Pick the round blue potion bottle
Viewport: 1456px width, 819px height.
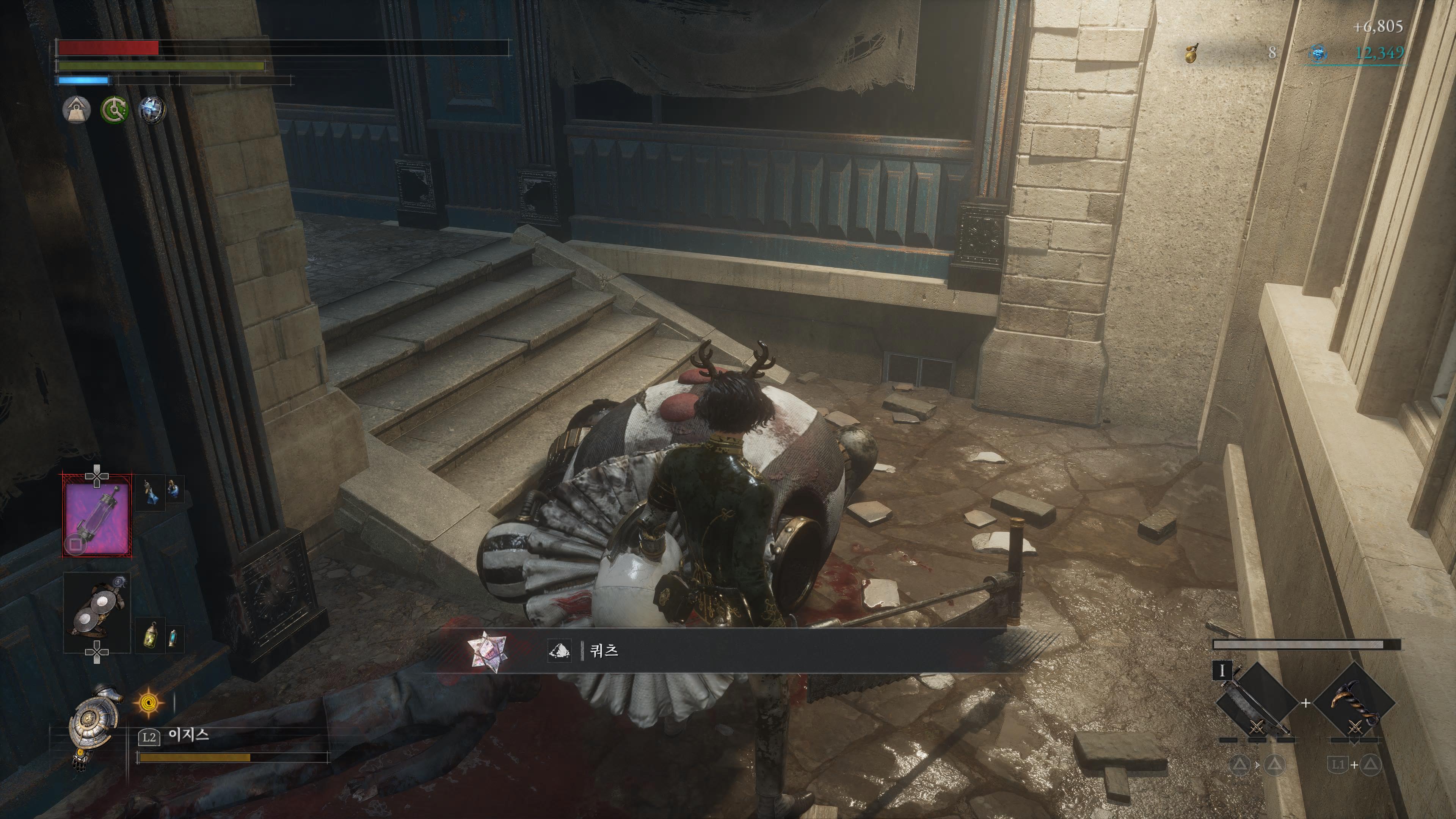tap(174, 490)
